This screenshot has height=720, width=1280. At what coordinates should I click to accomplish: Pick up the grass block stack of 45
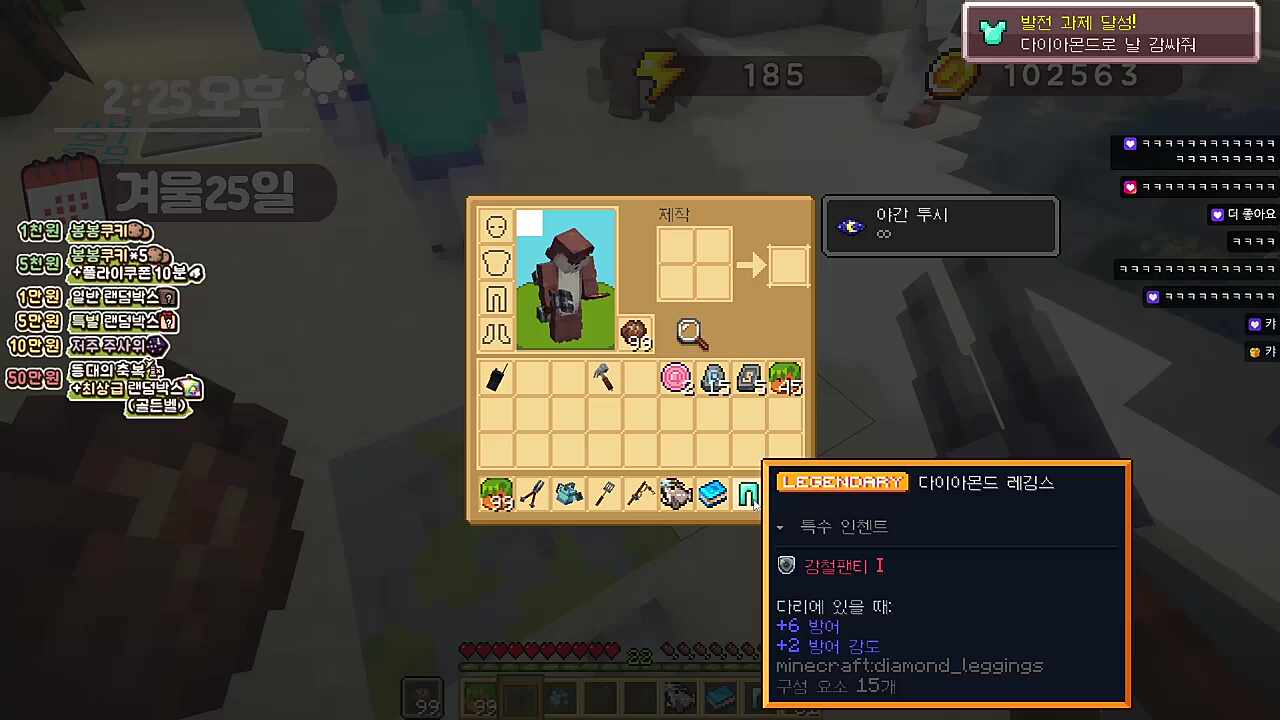pos(785,378)
